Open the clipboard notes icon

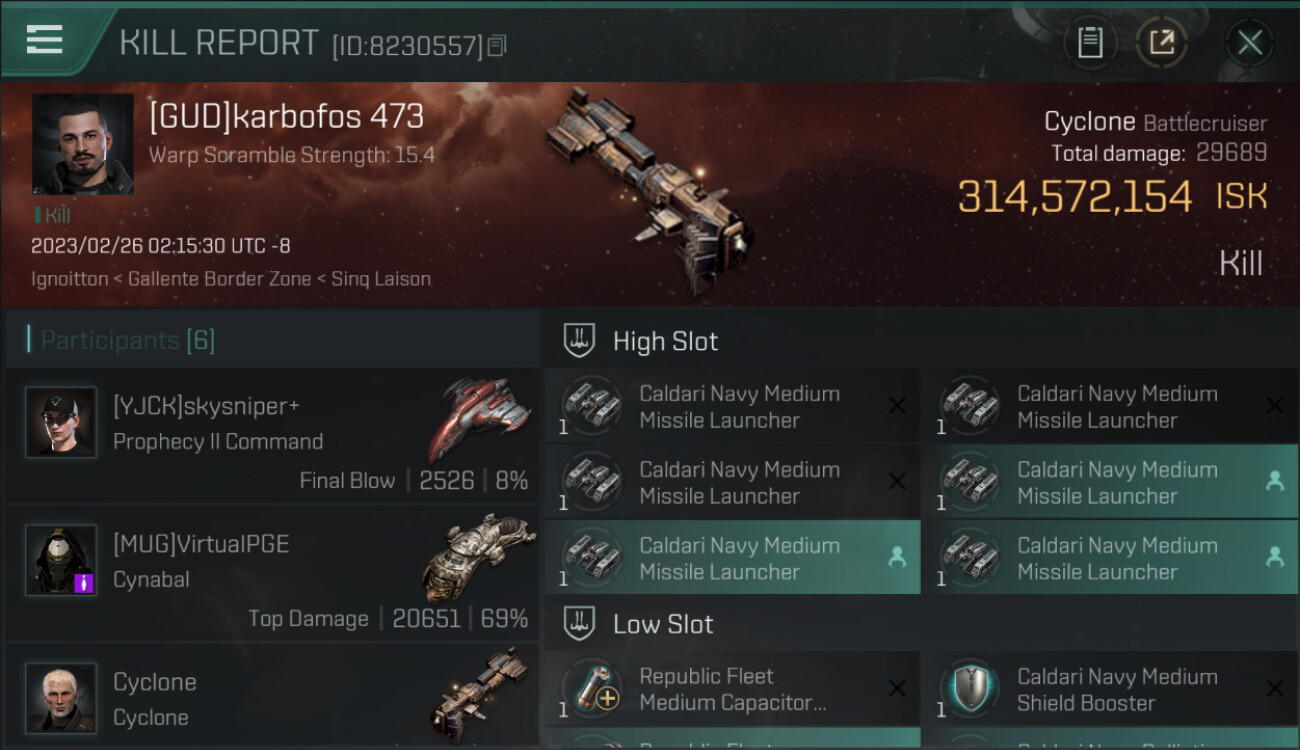[x=1090, y=43]
